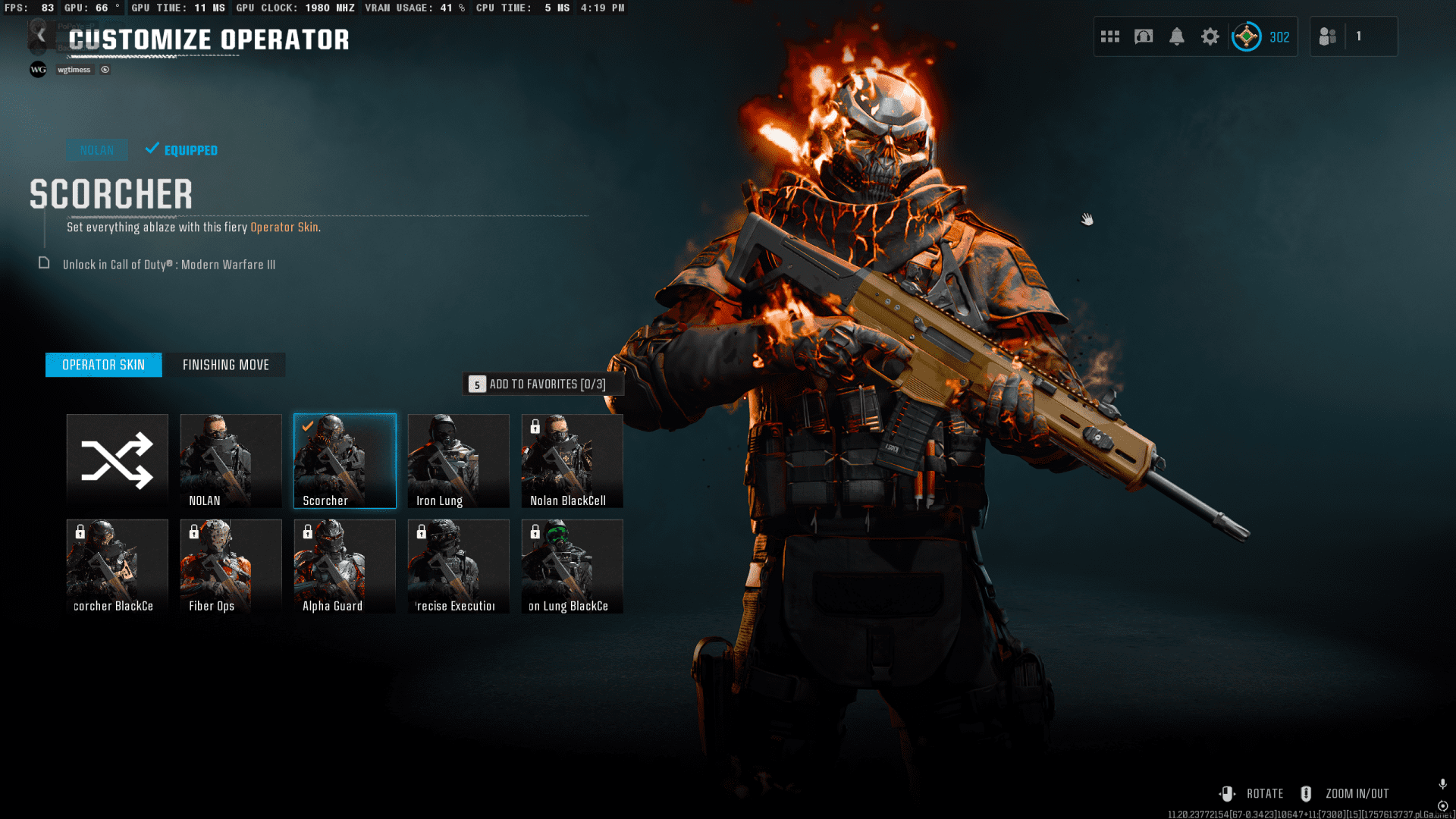
Task: Switch to the Finishing Move tab
Action: [225, 365]
